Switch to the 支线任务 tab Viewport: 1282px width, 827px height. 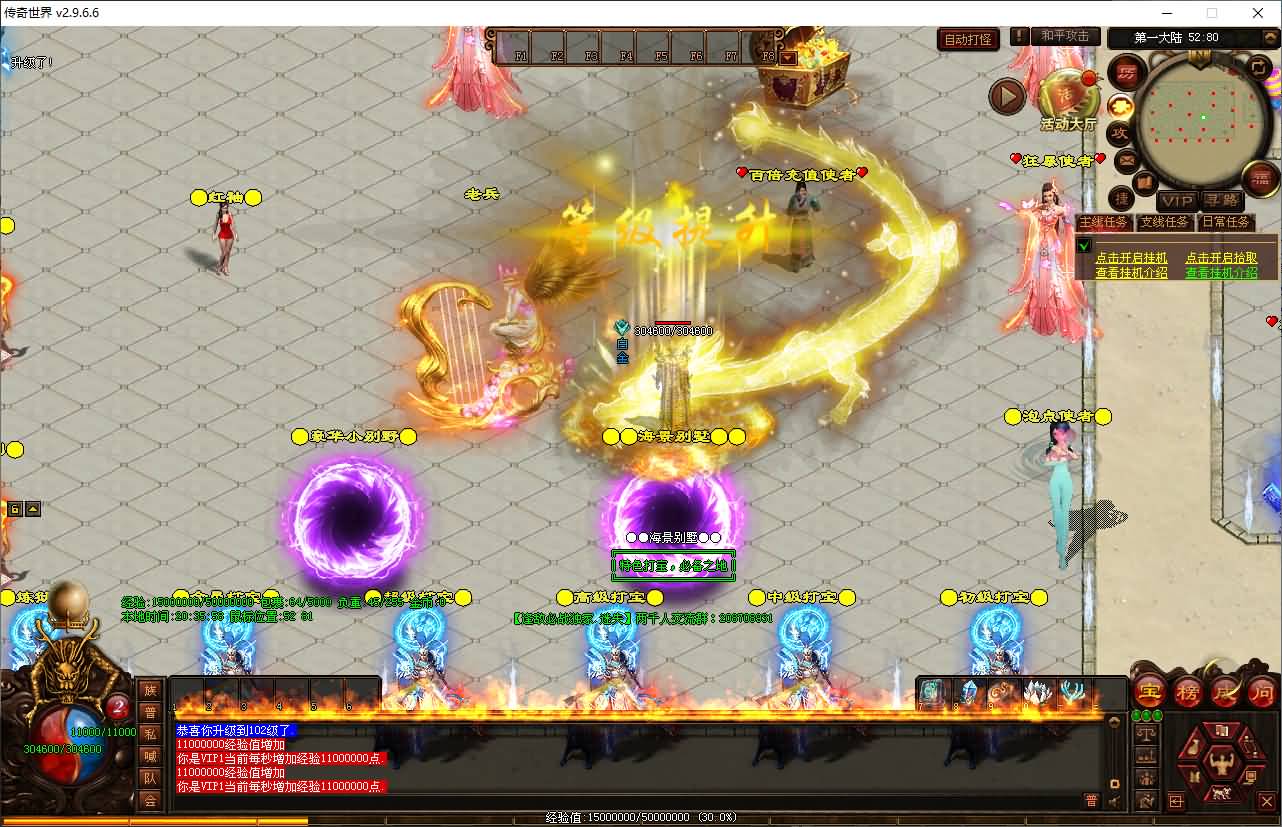click(1165, 222)
